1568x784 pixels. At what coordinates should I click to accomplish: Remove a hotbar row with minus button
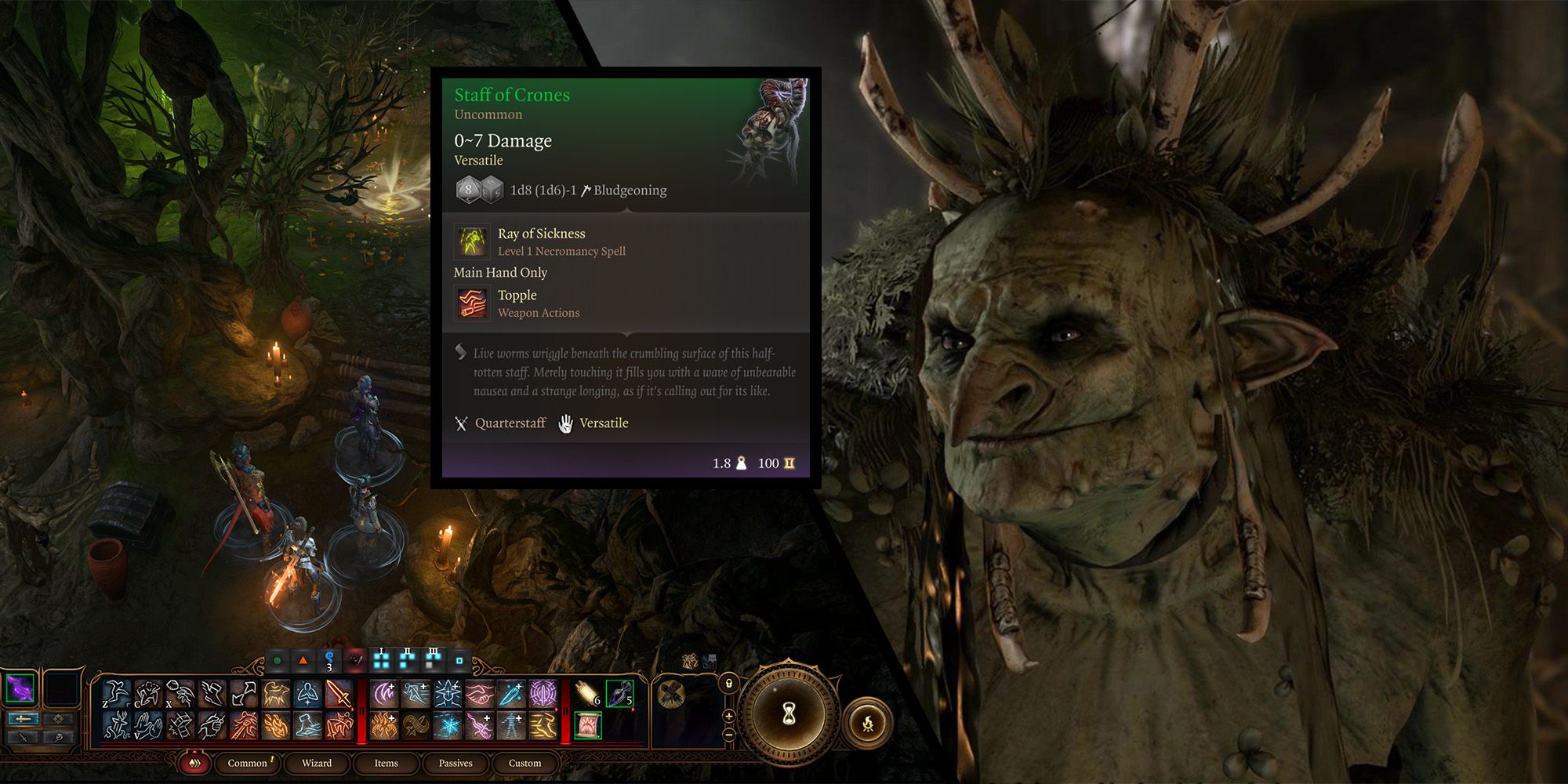[728, 735]
